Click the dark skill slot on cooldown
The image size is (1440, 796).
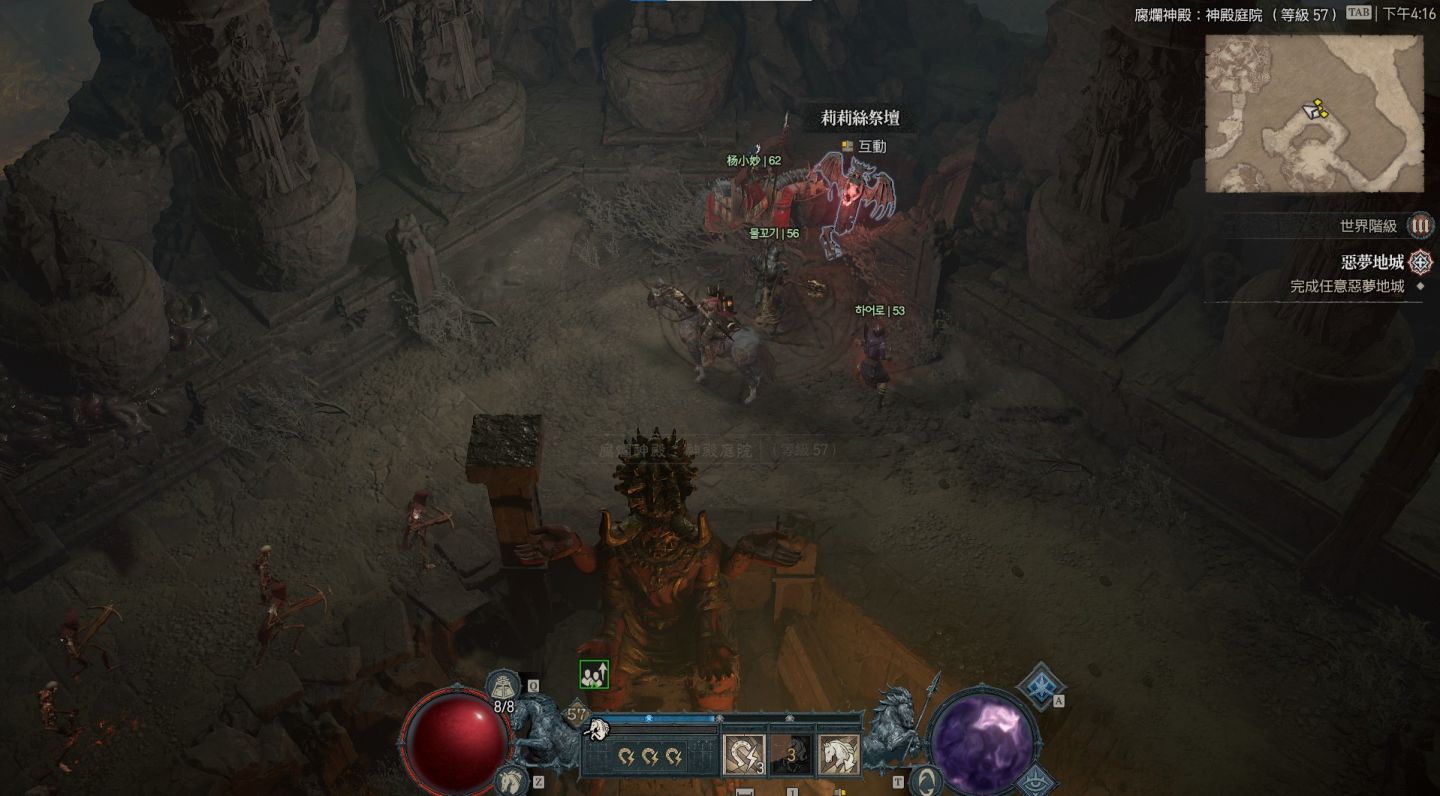(791, 755)
